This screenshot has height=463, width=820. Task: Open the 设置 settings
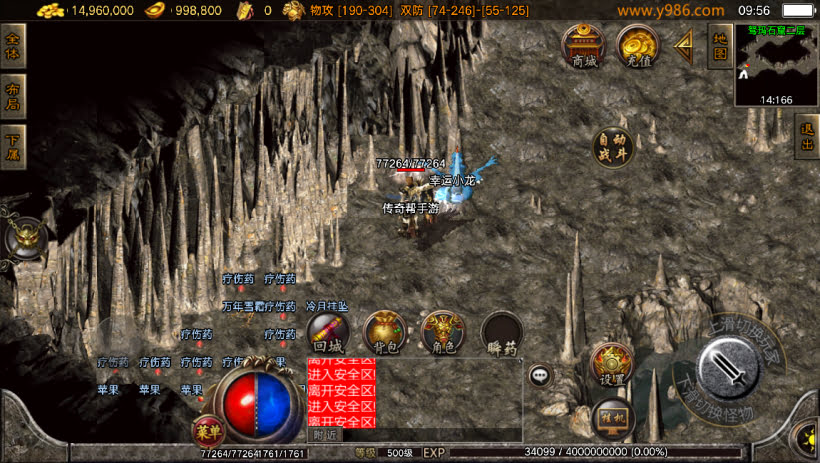click(612, 365)
